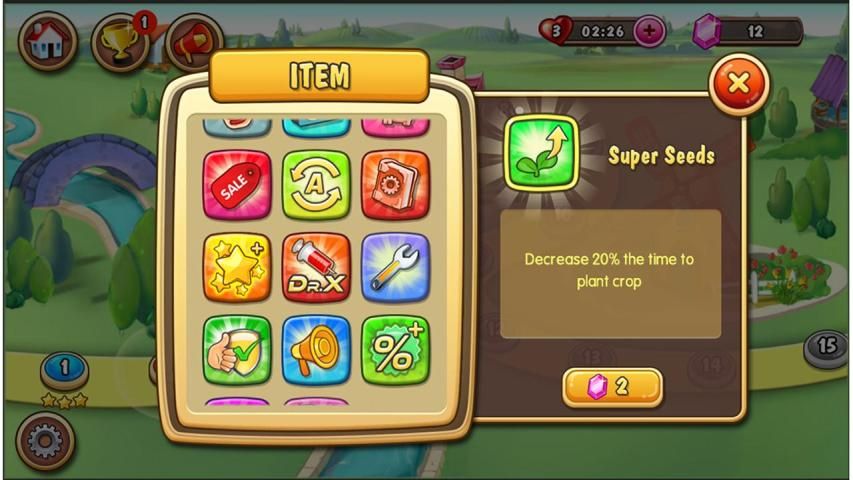
Task: Close the item shop panel
Action: coord(738,84)
